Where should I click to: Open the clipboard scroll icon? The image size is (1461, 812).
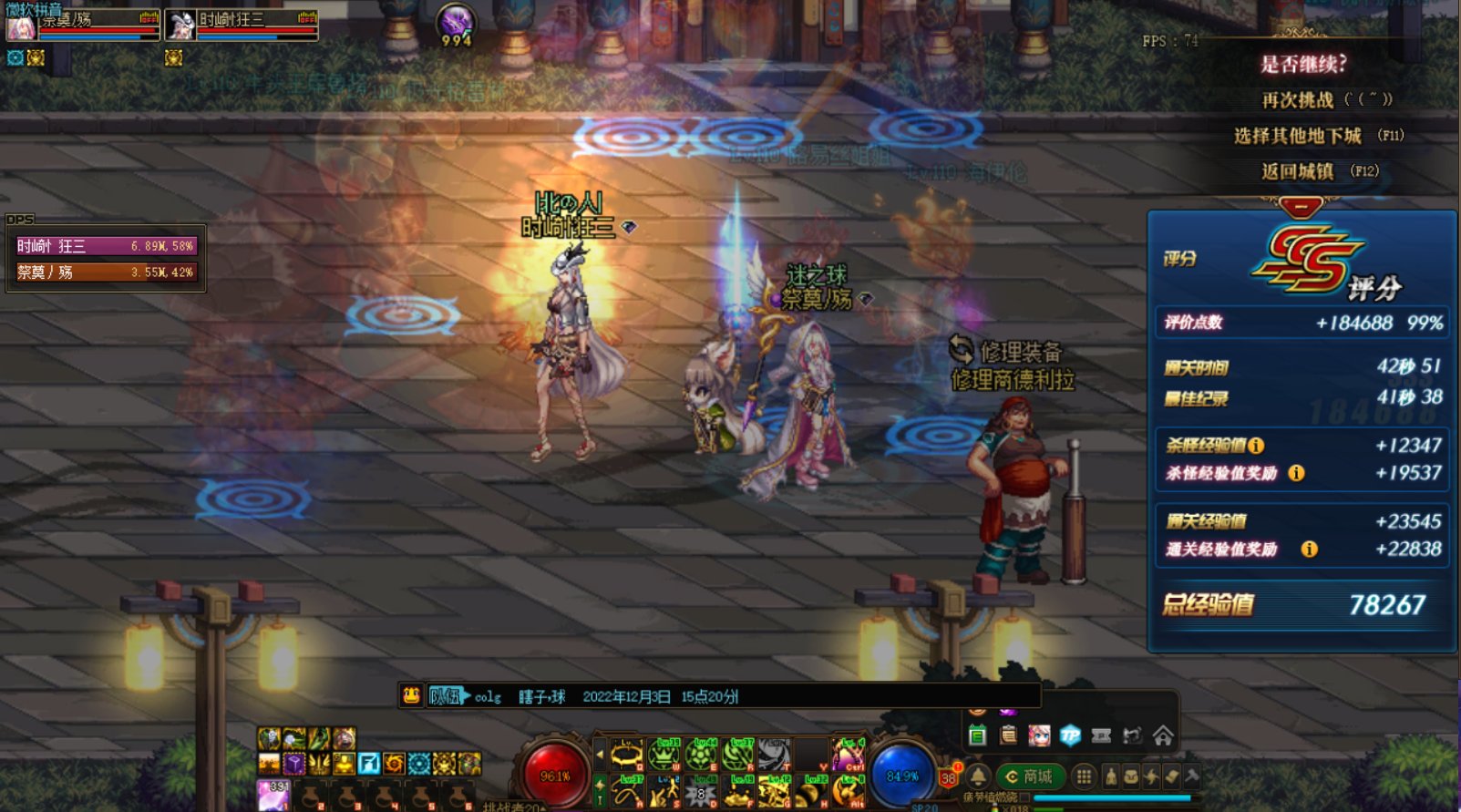(1009, 735)
